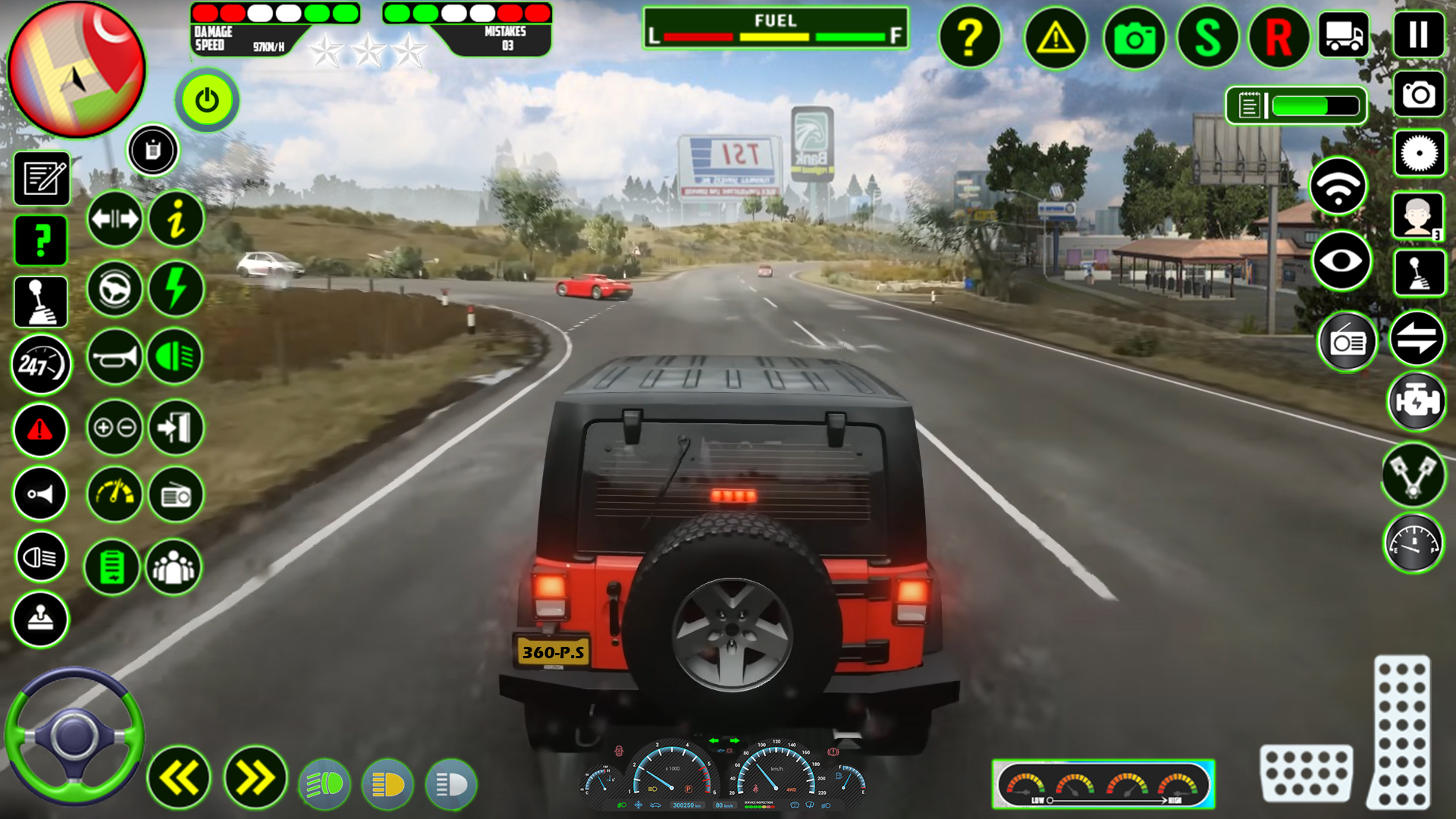Tap the lightning boost icon
Screen dimensions: 1456x819
[x=175, y=289]
